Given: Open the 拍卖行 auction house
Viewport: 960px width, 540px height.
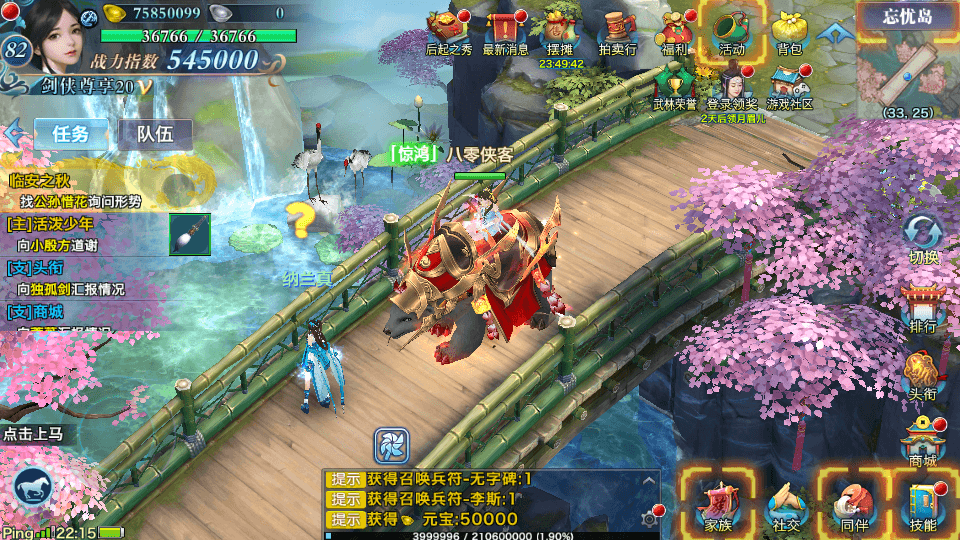Looking at the screenshot, I should coord(618,30).
